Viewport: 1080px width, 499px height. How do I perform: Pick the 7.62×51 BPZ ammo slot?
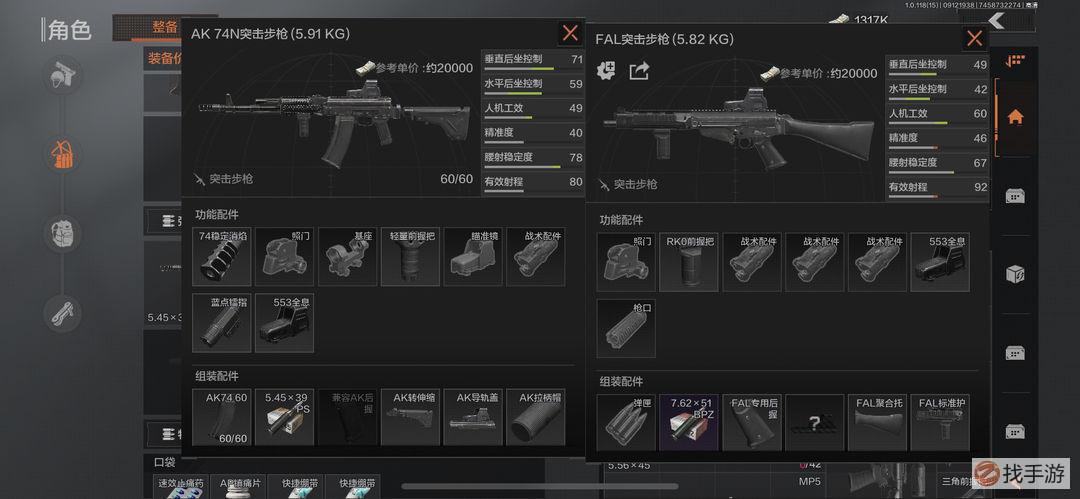click(x=689, y=422)
